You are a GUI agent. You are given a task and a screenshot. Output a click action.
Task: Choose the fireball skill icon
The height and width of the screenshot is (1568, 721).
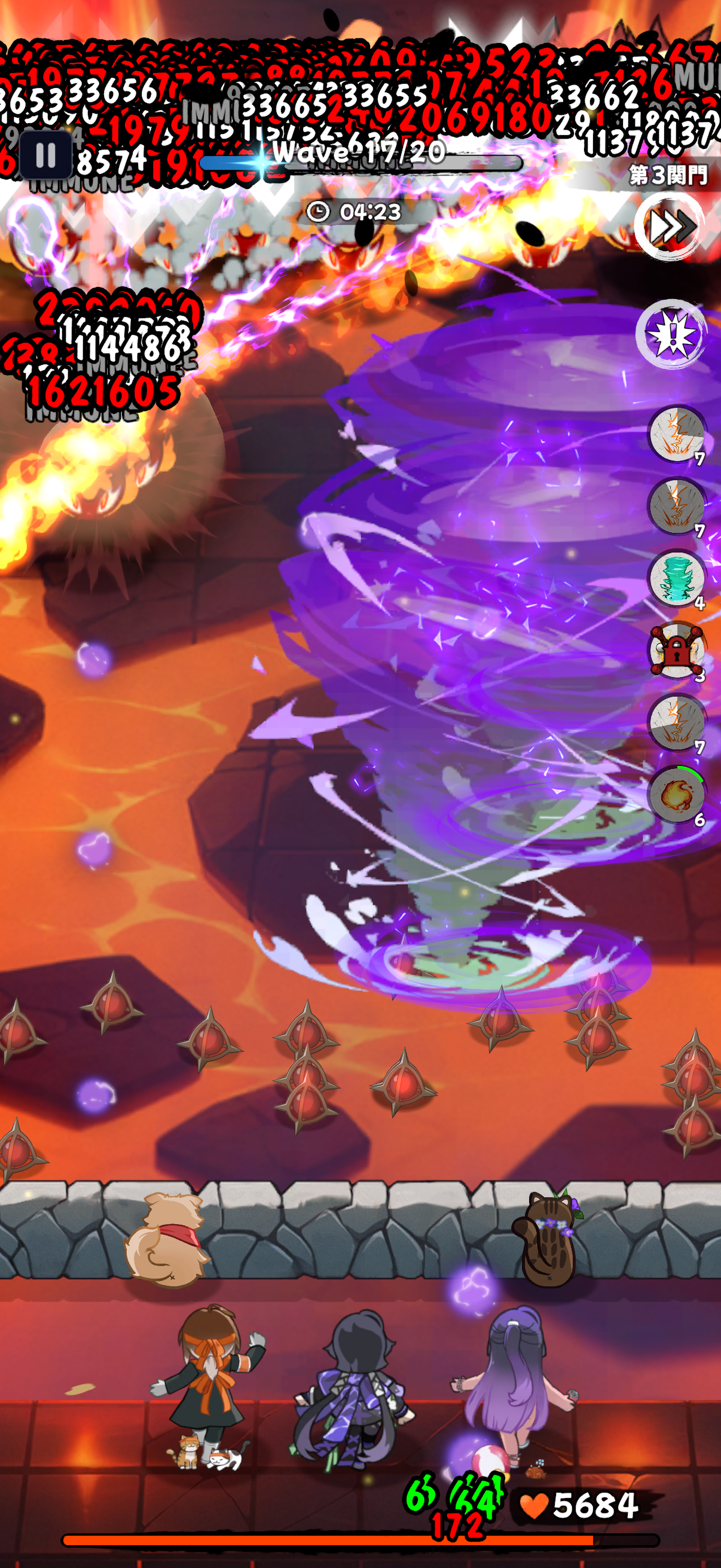677,794
